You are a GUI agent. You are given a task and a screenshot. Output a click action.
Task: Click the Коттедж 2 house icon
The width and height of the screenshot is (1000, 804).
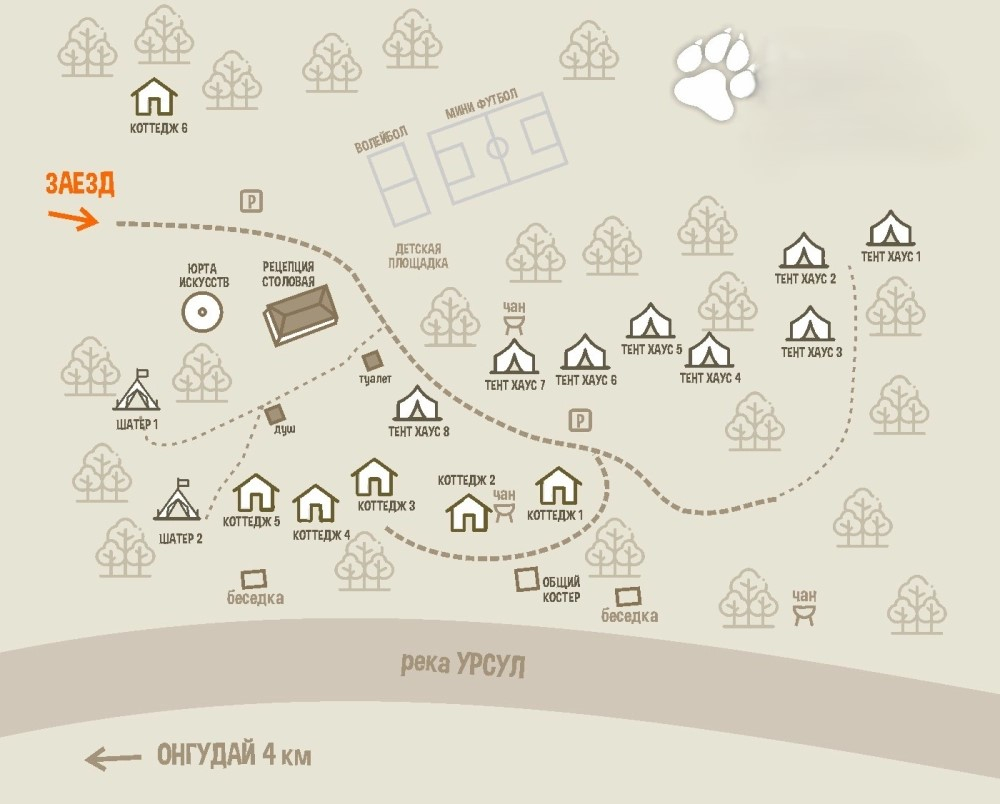coord(468,512)
